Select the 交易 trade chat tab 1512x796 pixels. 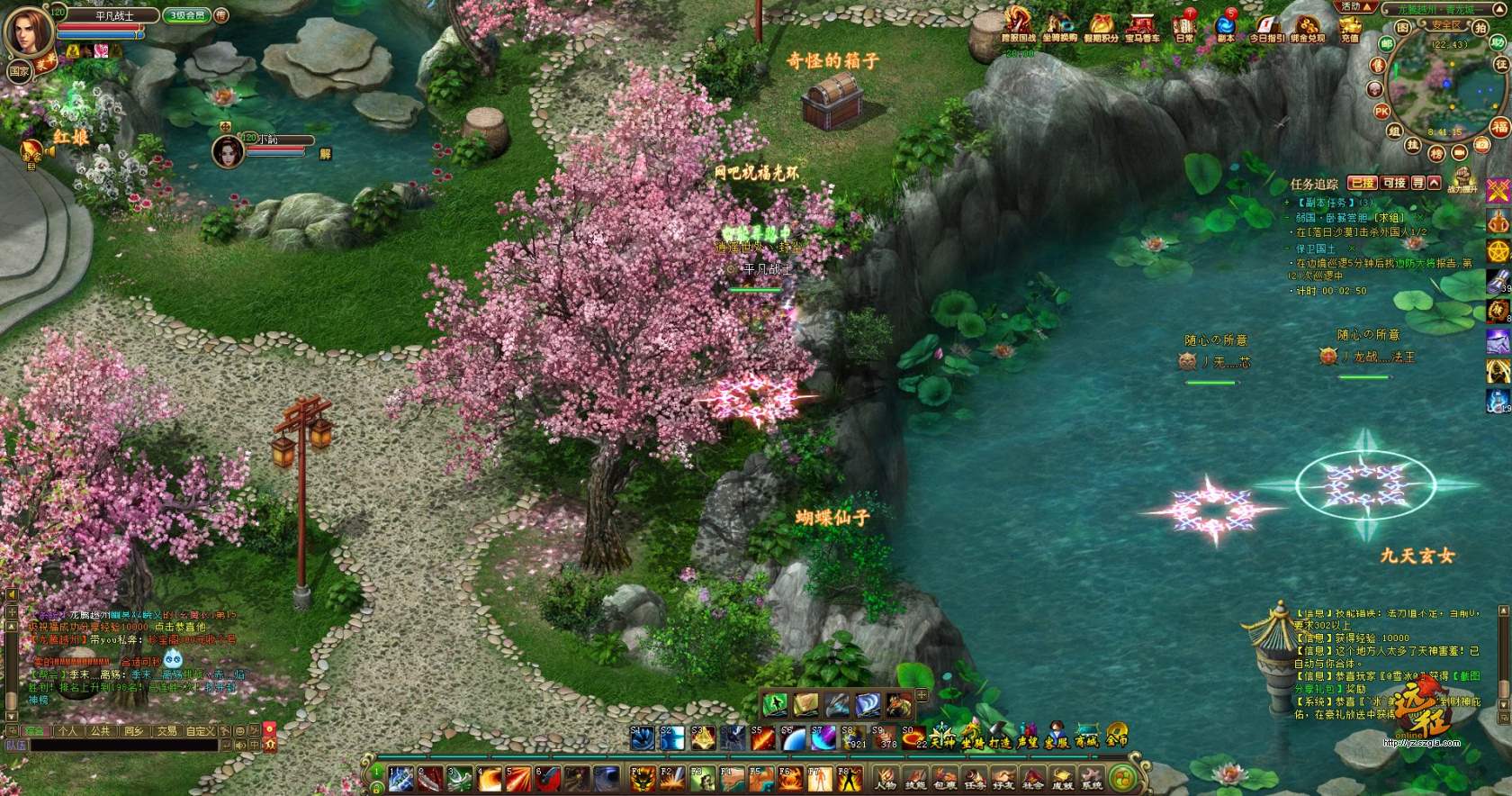coord(166,731)
